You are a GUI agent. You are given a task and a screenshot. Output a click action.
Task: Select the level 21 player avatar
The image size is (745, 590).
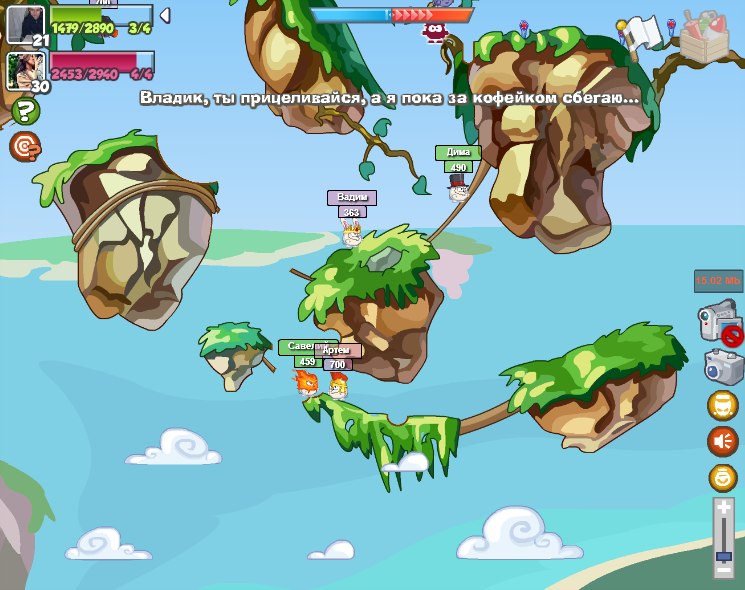pos(25,23)
